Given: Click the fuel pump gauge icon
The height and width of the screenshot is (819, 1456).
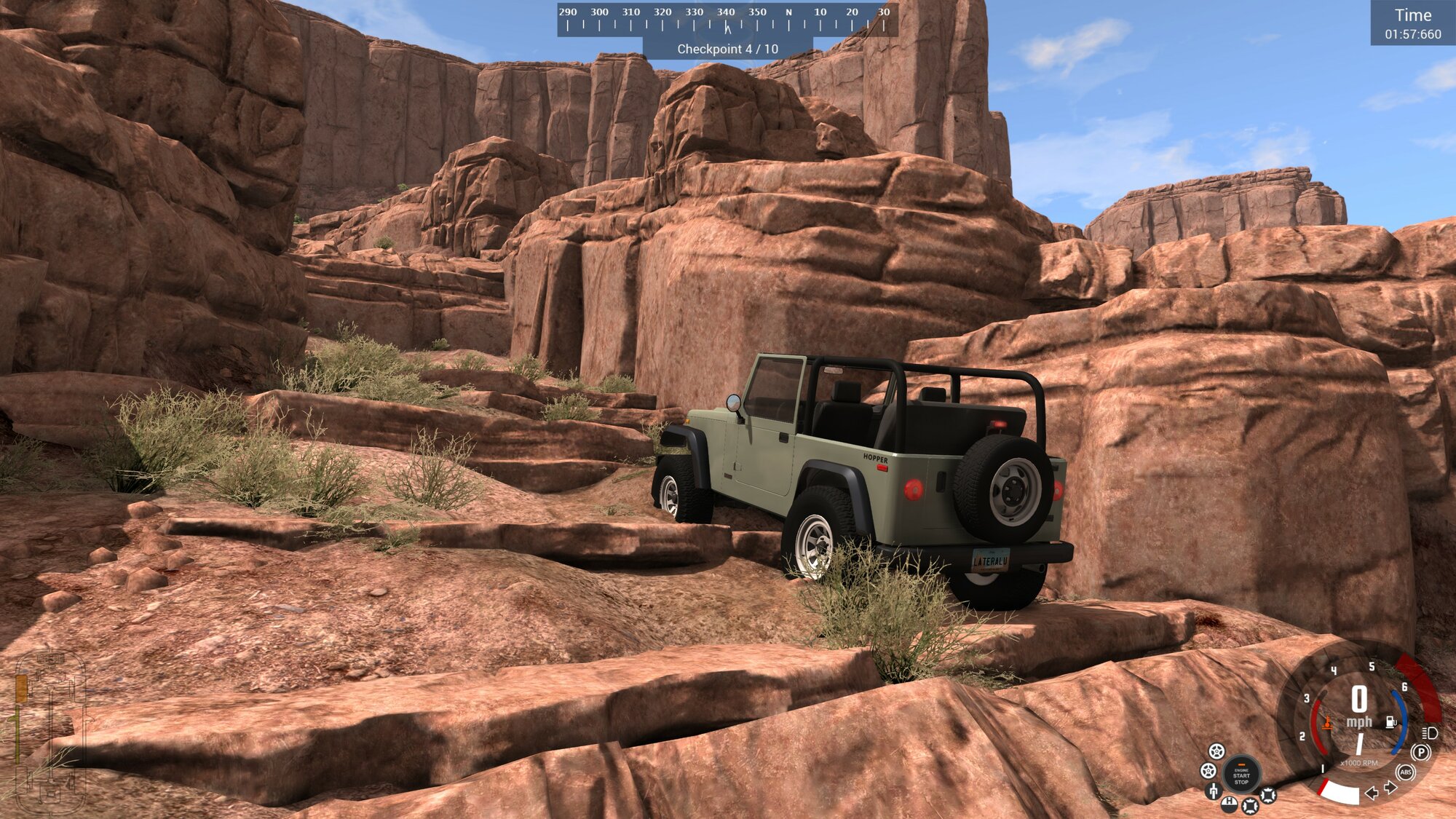Looking at the screenshot, I should (x=1391, y=722).
